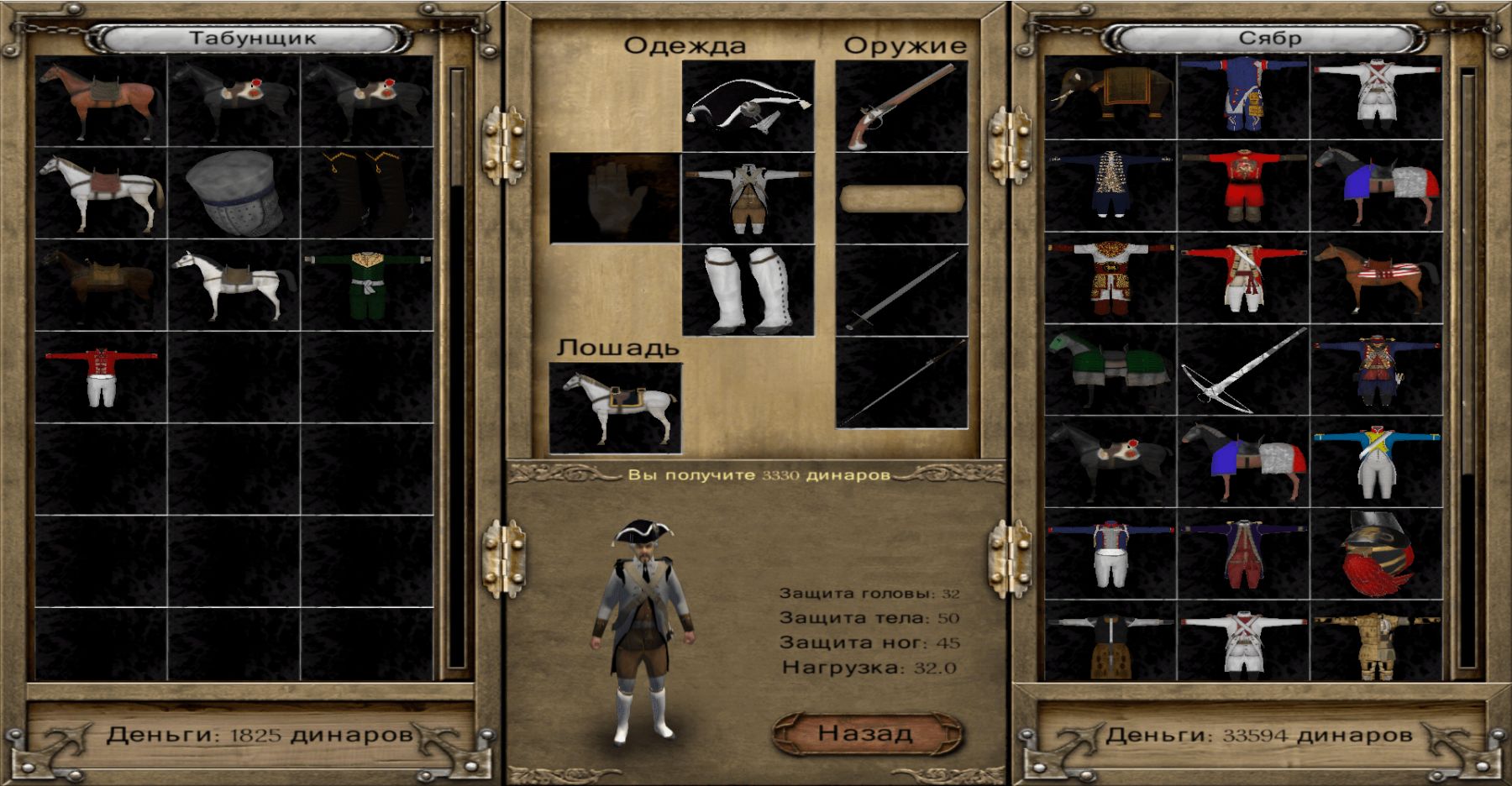Select the green coat in merchant inventory

367,285
